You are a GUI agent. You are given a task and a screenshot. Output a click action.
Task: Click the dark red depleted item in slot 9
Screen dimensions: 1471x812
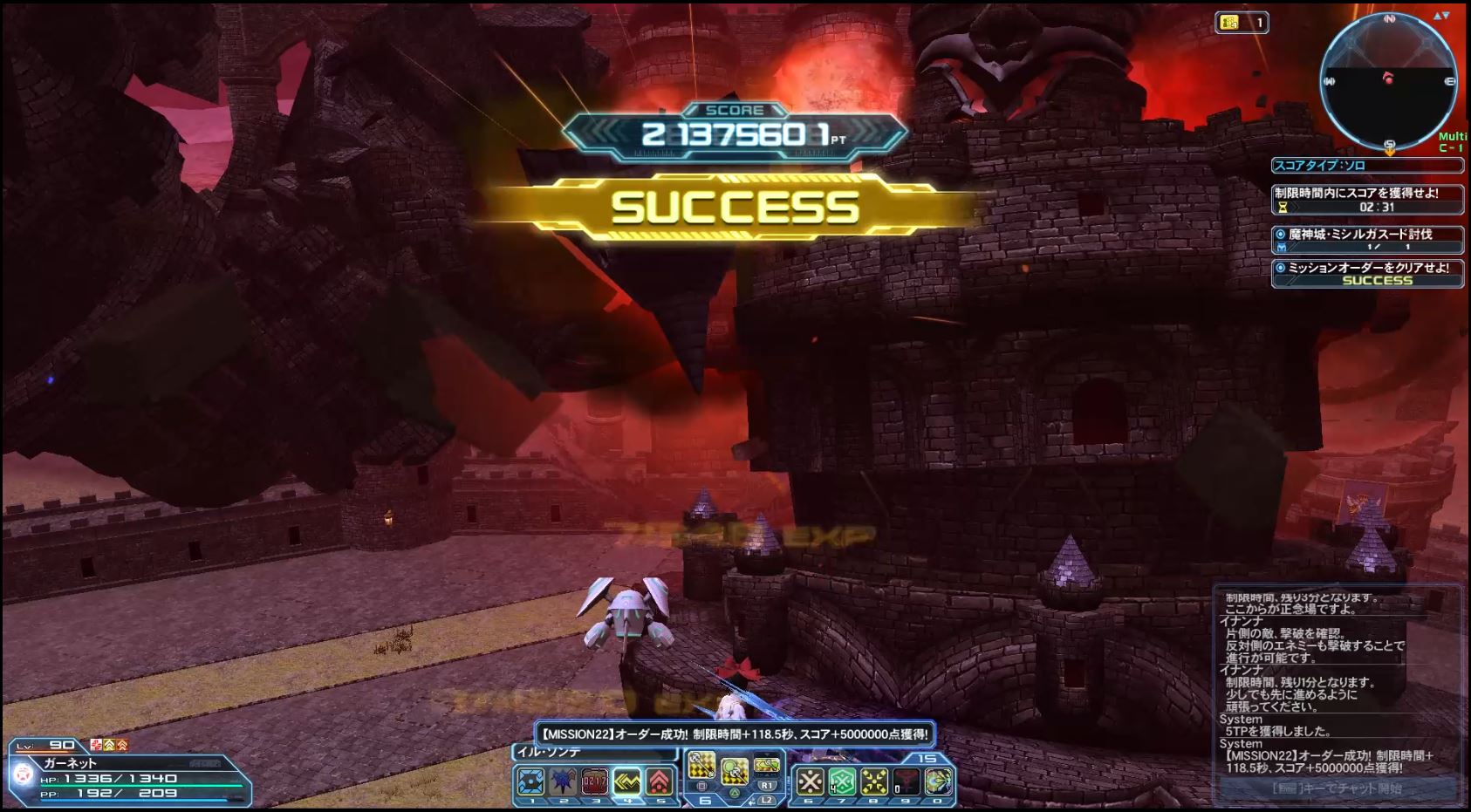(906, 781)
